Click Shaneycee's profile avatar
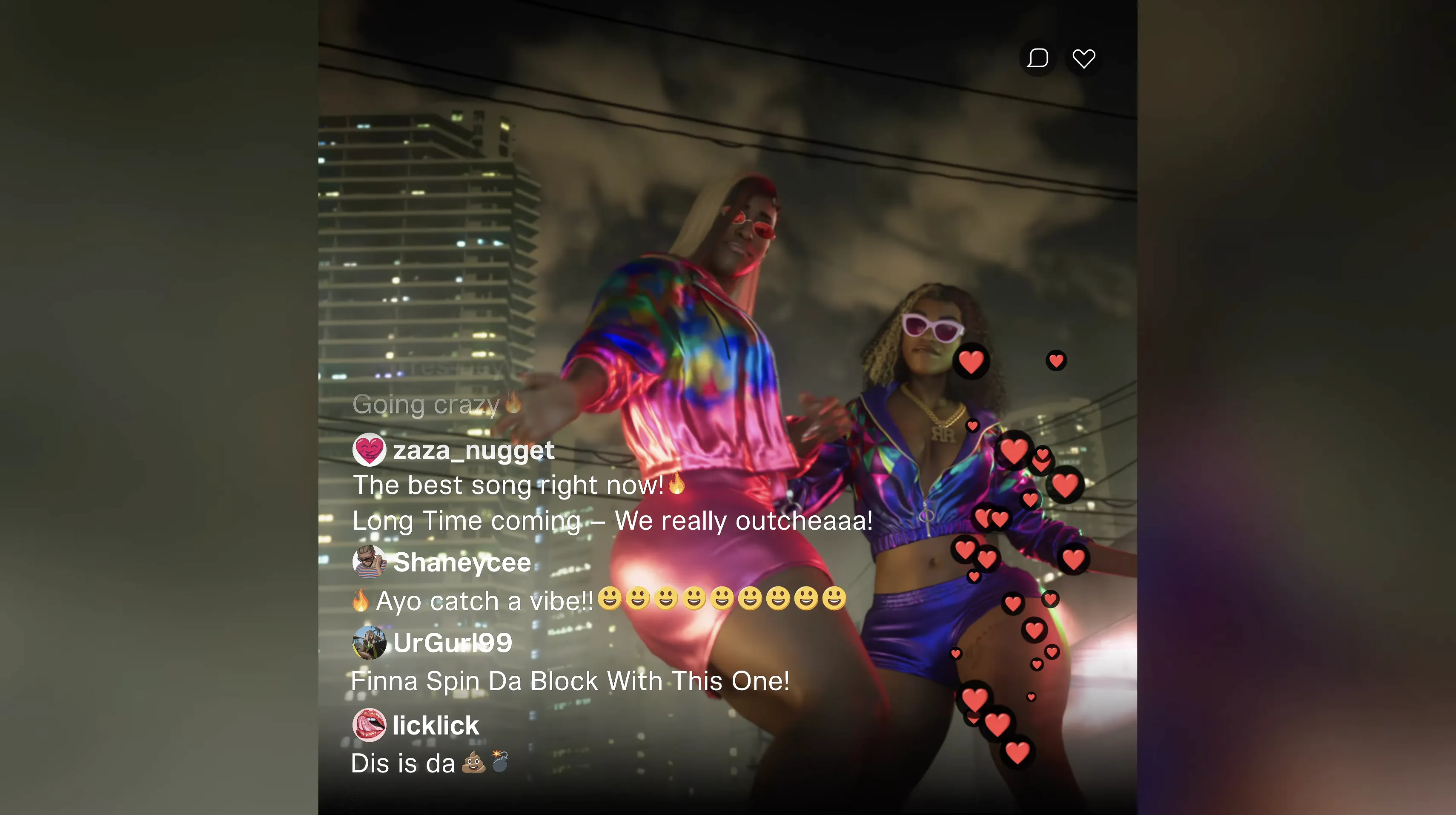Viewport: 1456px width, 815px height. coord(369,561)
